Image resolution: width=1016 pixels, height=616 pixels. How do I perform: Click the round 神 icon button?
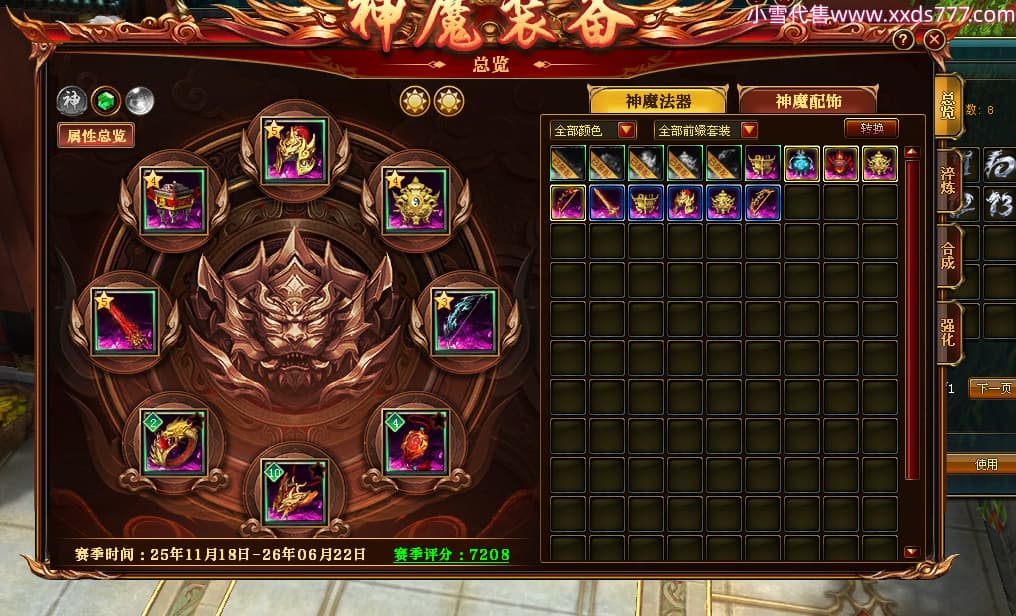click(71, 100)
